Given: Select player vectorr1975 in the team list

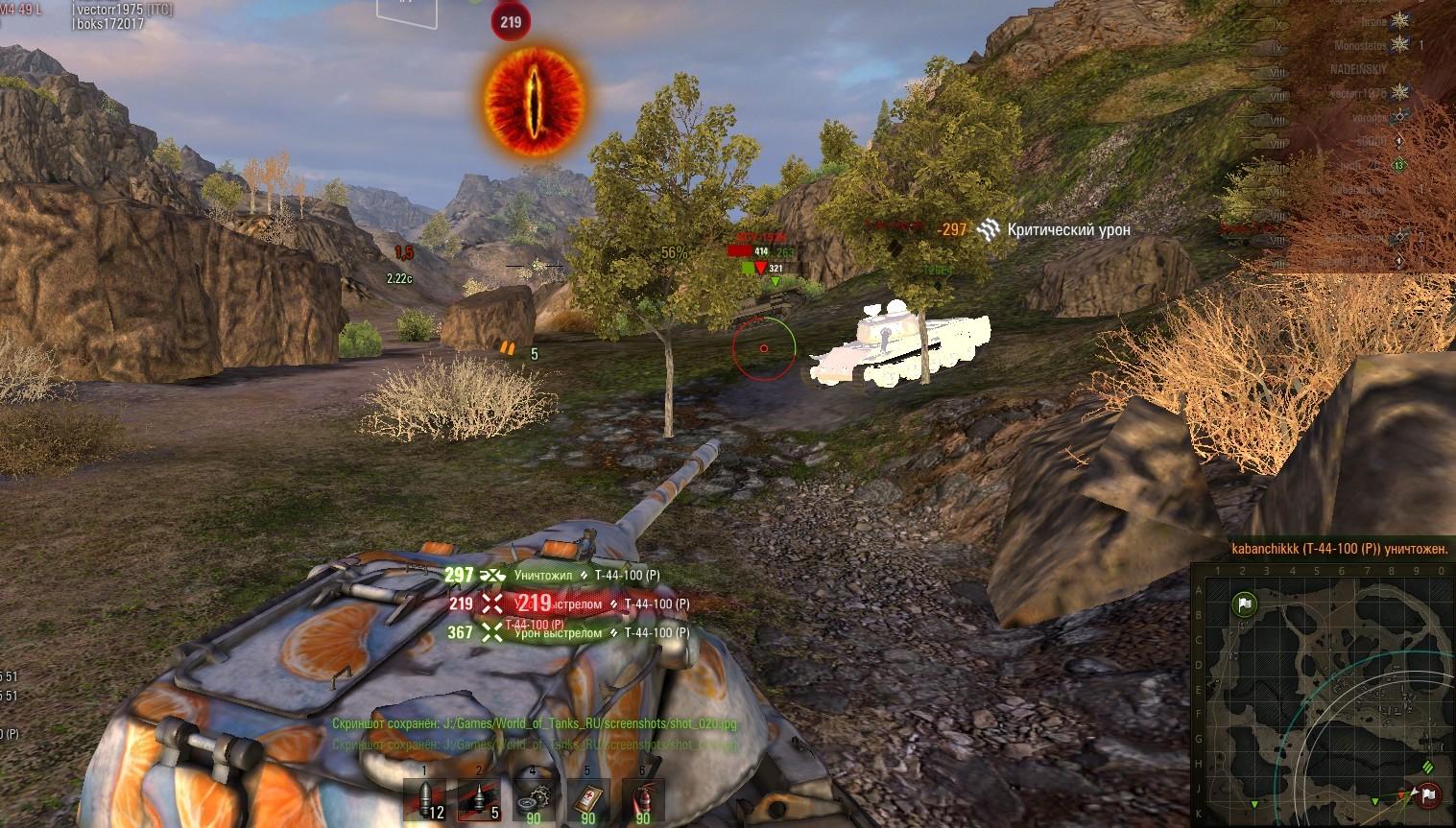Looking at the screenshot, I should [x=1358, y=93].
